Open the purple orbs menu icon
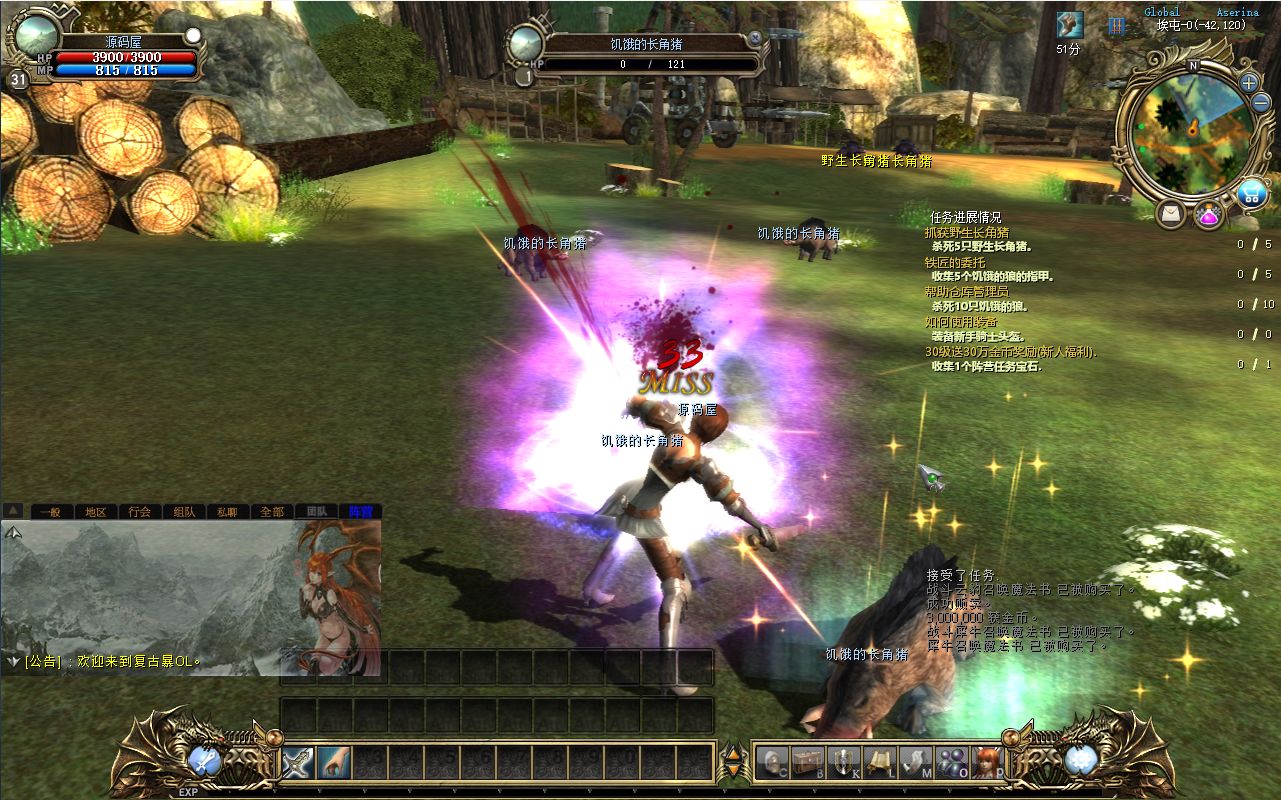 tap(952, 763)
